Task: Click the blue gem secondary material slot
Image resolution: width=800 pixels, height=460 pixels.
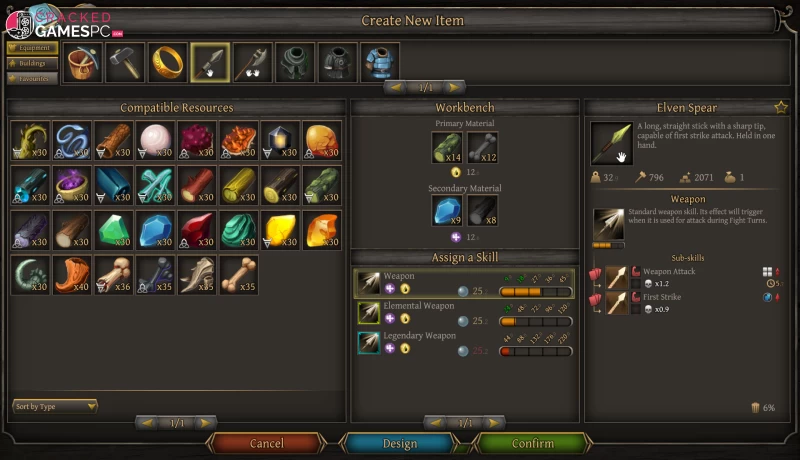Action: pyautogui.click(x=446, y=210)
